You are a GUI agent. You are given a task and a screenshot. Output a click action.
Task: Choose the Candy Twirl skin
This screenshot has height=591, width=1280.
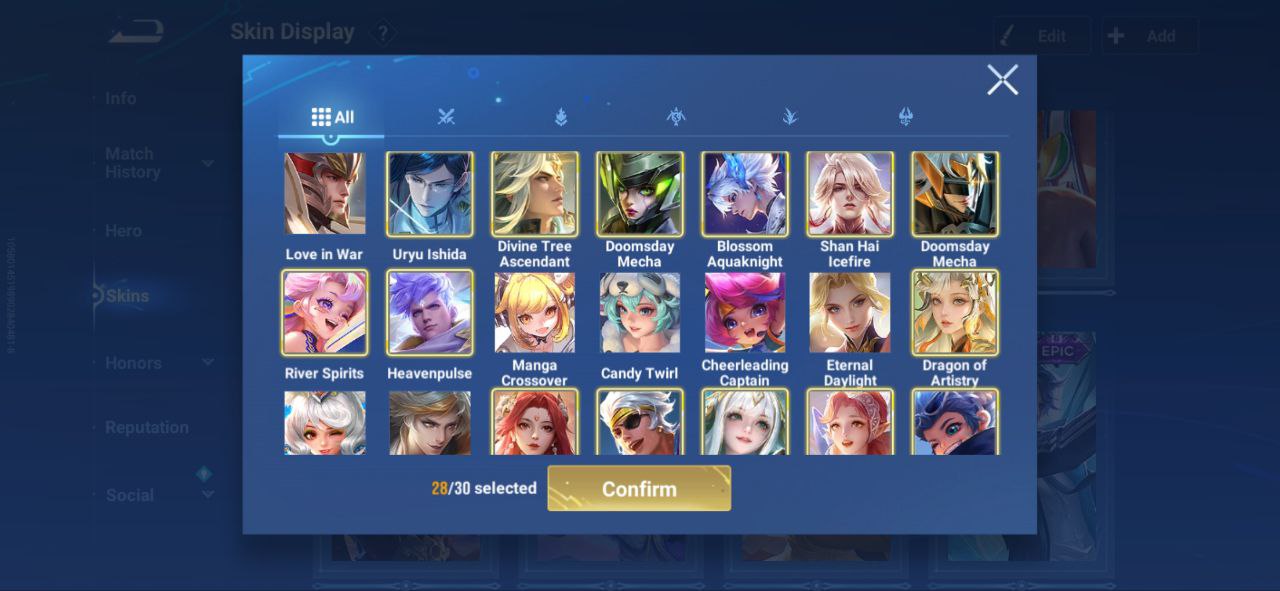coord(639,312)
